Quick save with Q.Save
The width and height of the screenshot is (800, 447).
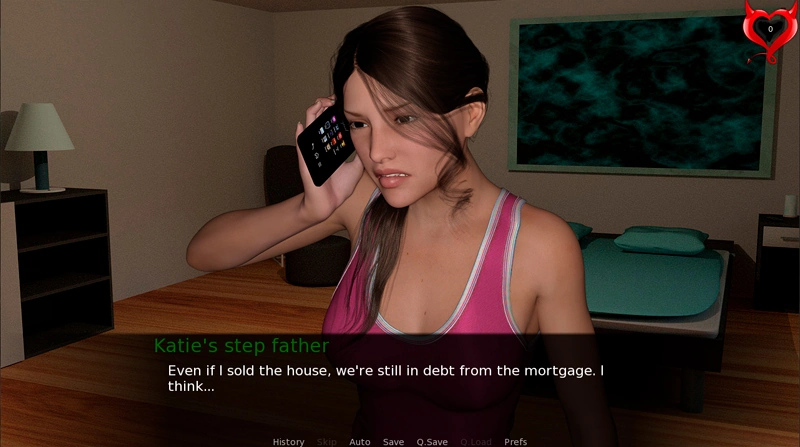click(432, 441)
